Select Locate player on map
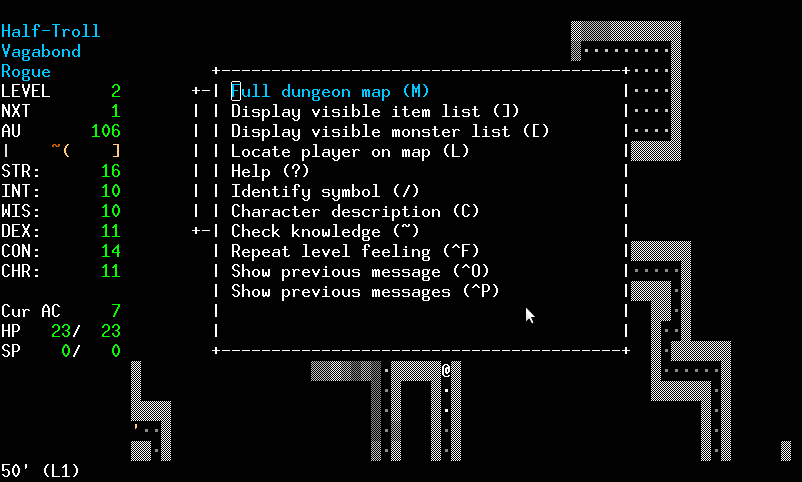This screenshot has height=482, width=802. pos(350,151)
